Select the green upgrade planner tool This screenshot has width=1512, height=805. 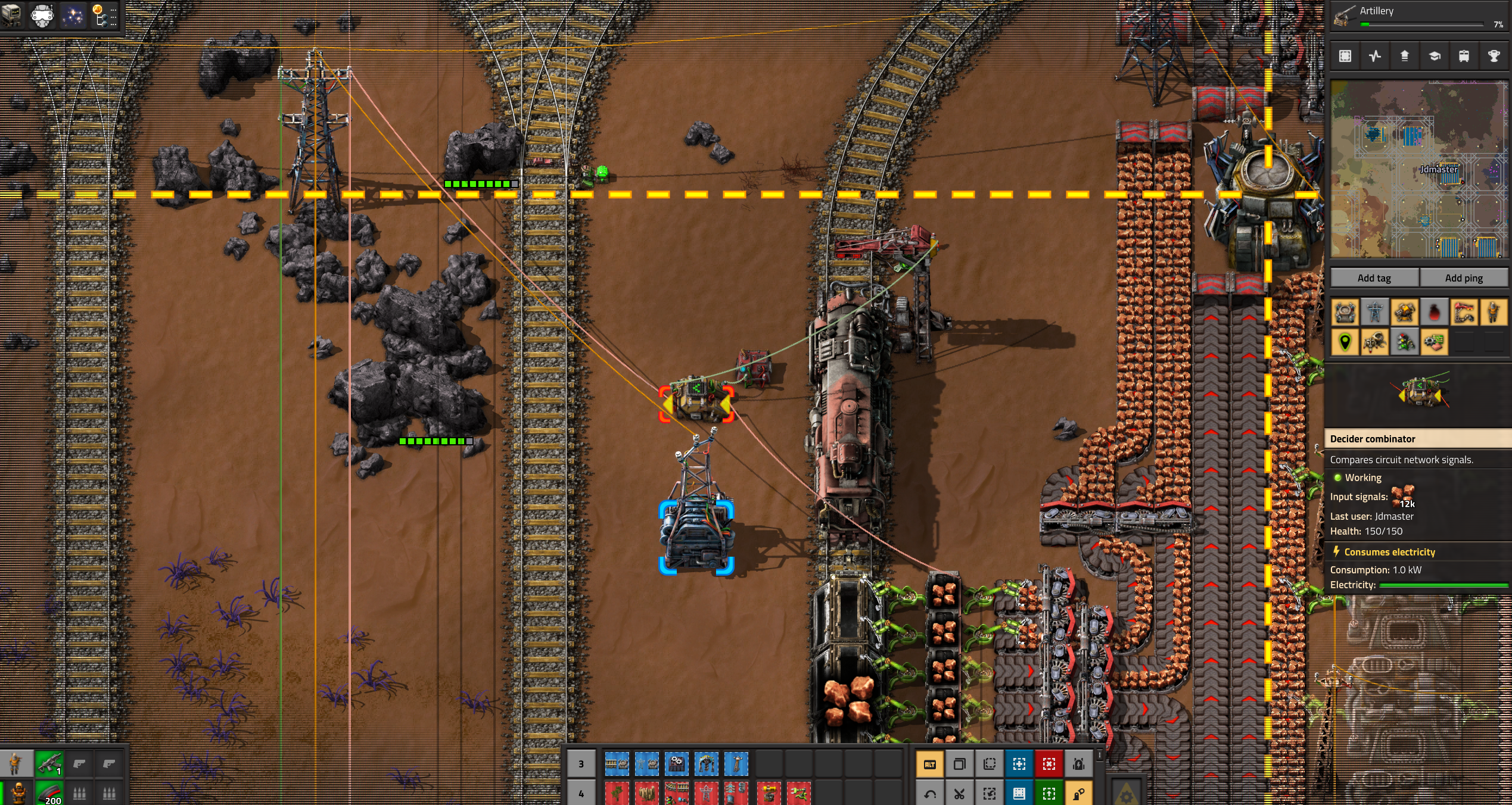pos(1049,794)
